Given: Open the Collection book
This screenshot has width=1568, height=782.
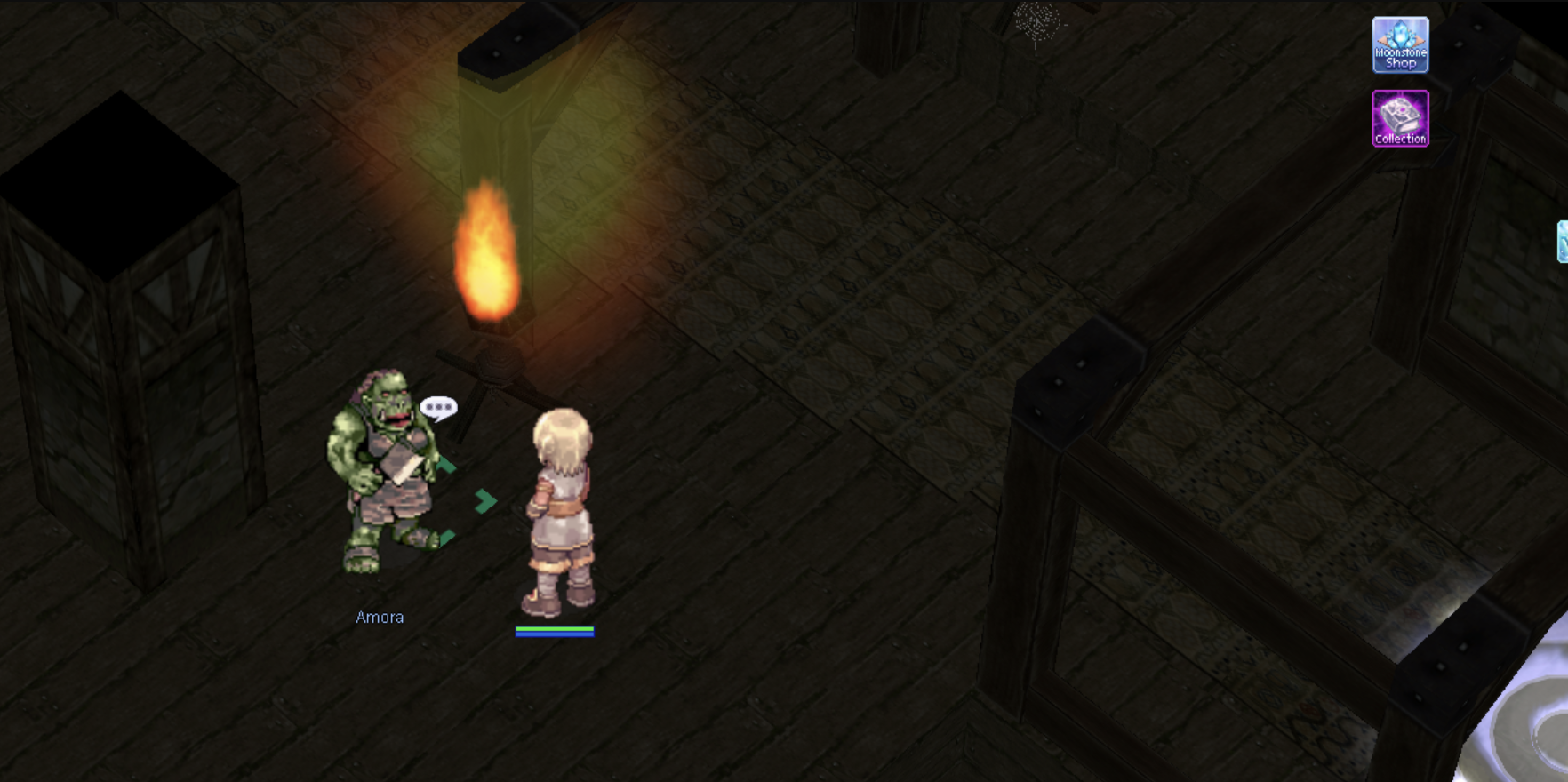Looking at the screenshot, I should click(1400, 118).
